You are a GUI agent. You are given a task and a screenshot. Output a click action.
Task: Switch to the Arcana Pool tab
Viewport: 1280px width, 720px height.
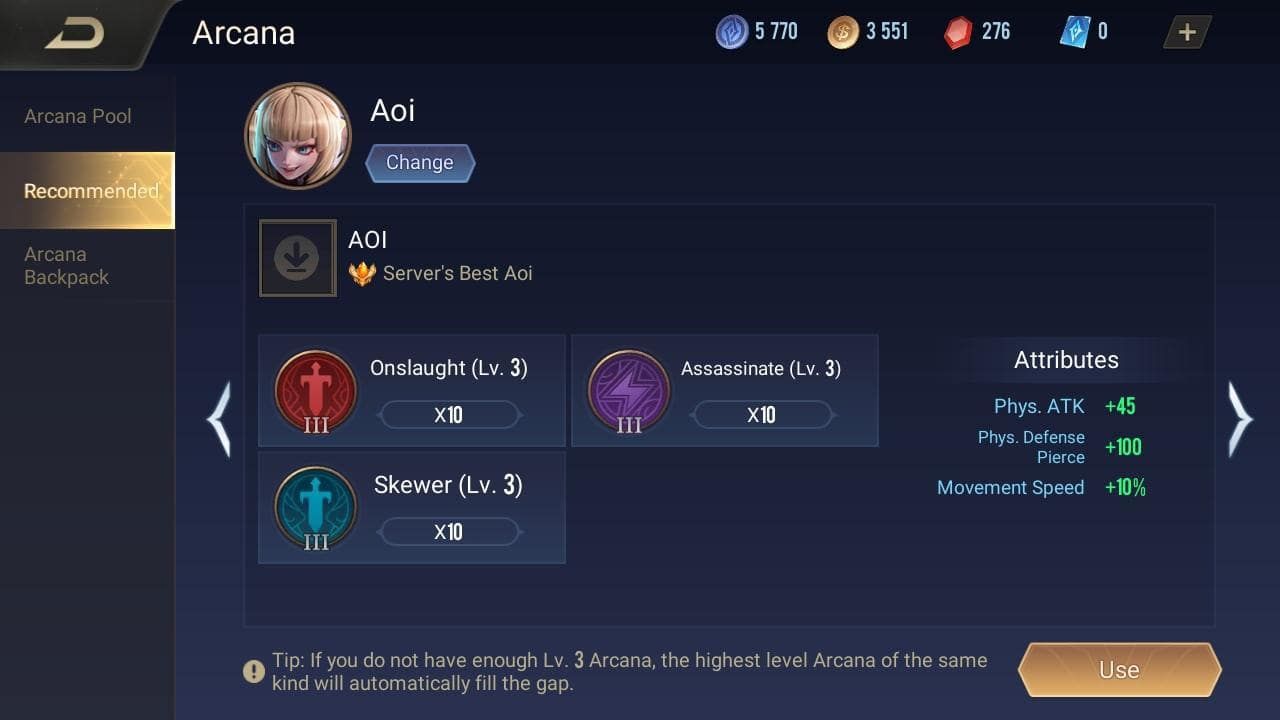click(77, 116)
